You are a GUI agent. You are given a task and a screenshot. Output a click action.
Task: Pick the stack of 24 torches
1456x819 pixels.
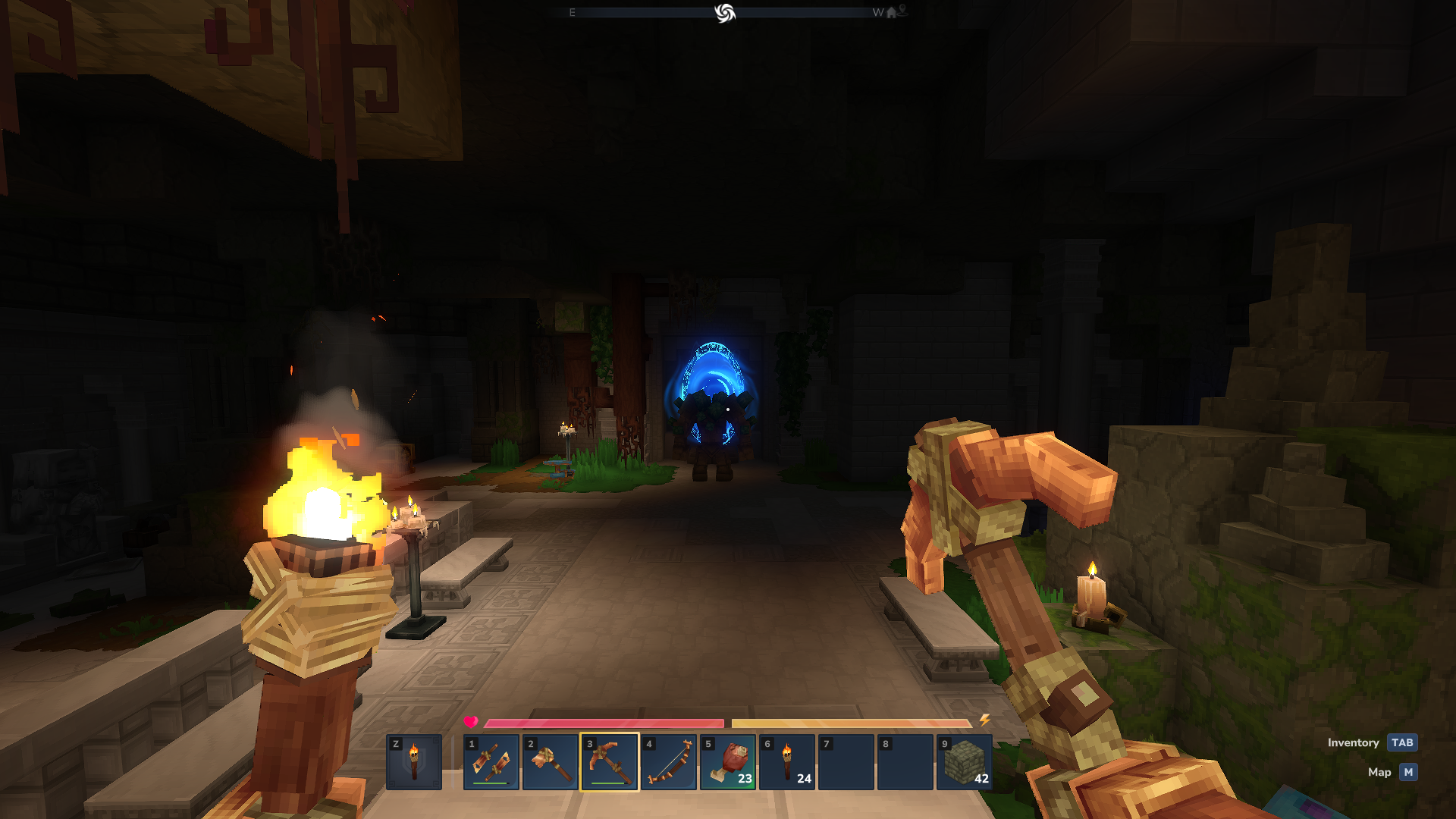click(x=787, y=762)
